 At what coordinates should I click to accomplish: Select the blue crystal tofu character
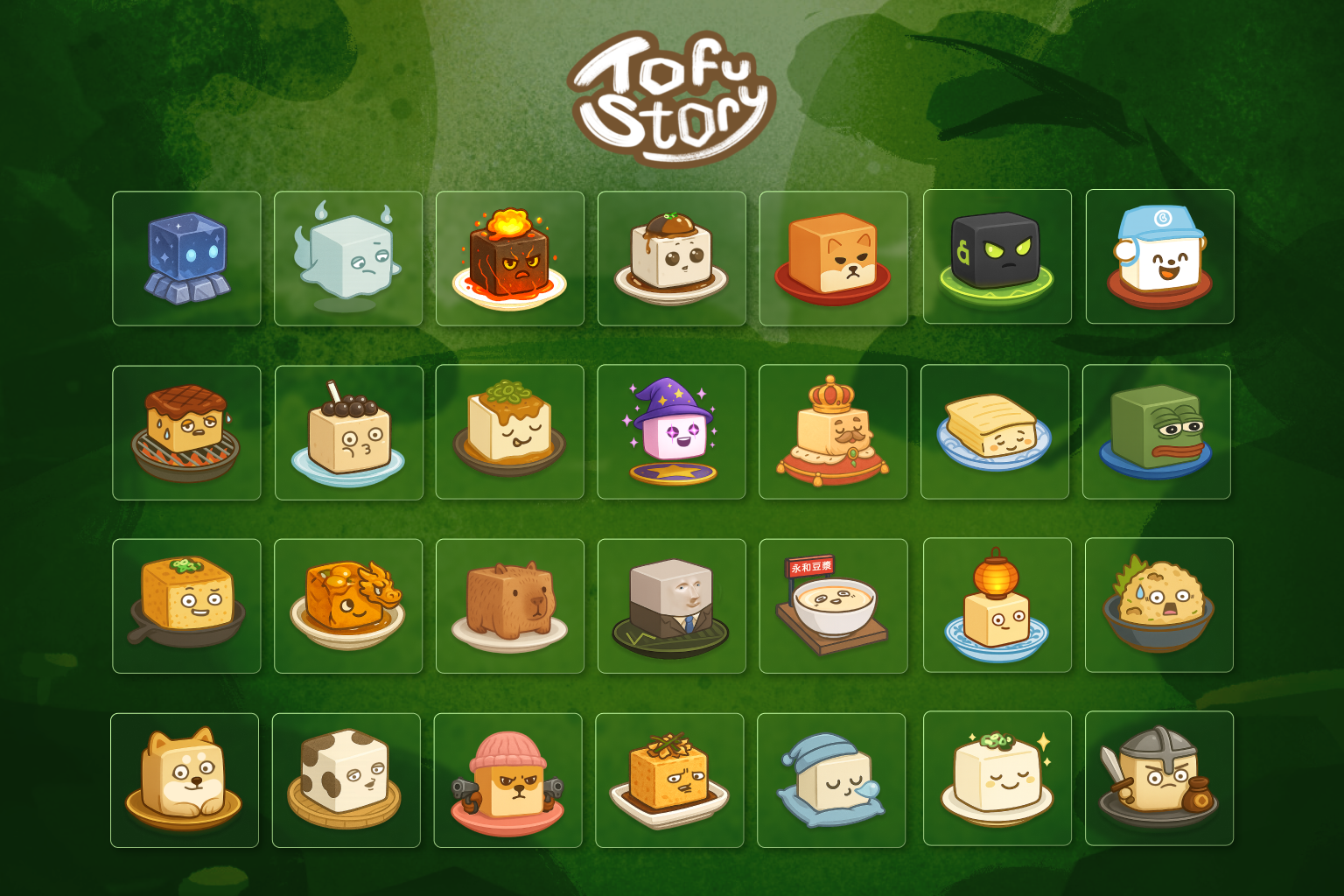(186, 256)
